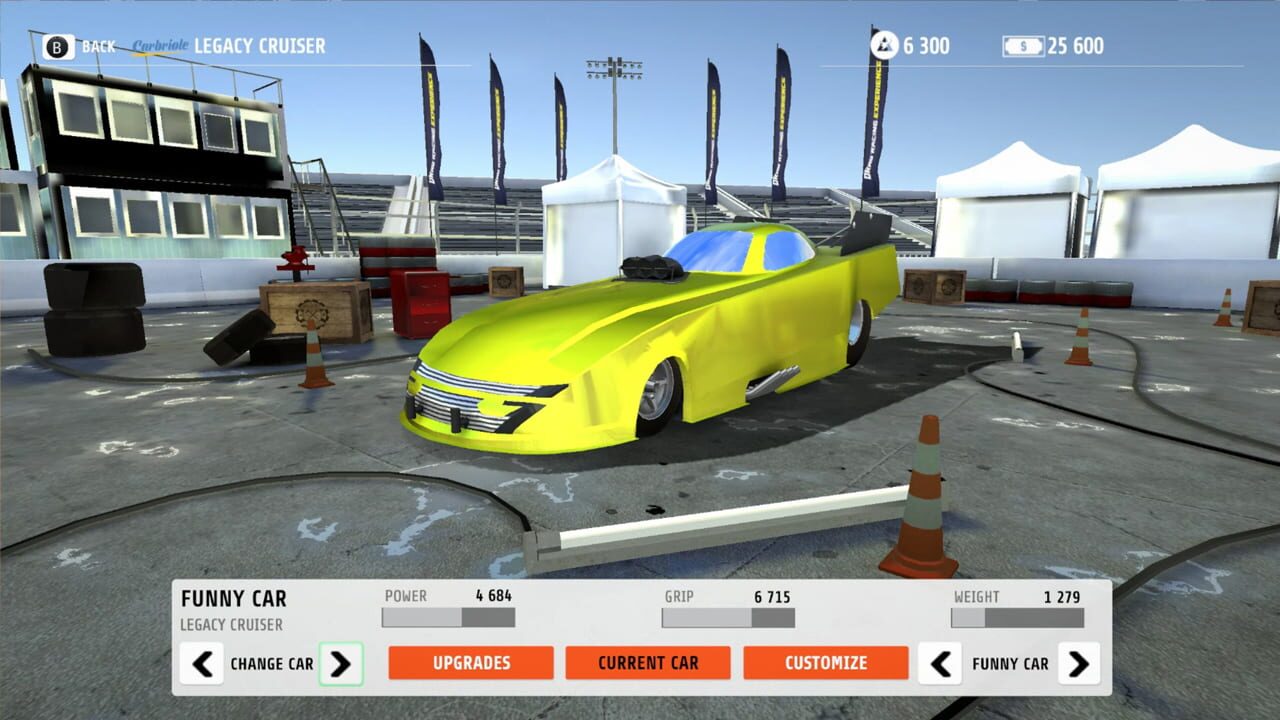Click the left arrow to change car
This screenshot has height=720, width=1280.
203,663
